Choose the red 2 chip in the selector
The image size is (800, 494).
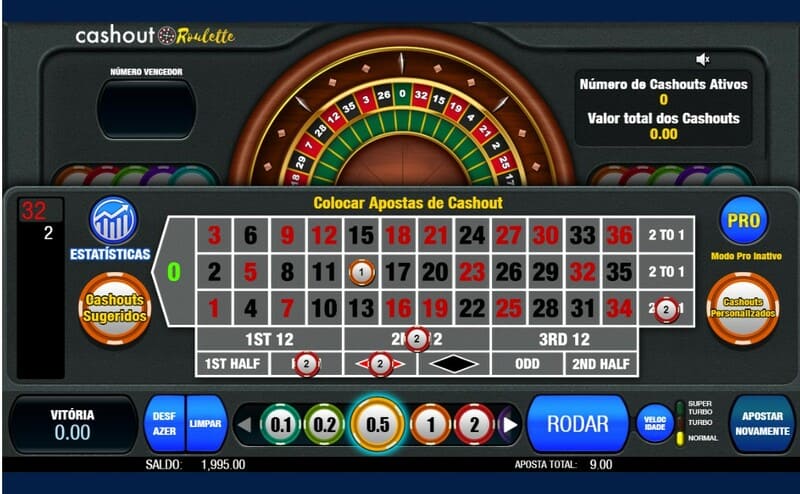pos(474,424)
